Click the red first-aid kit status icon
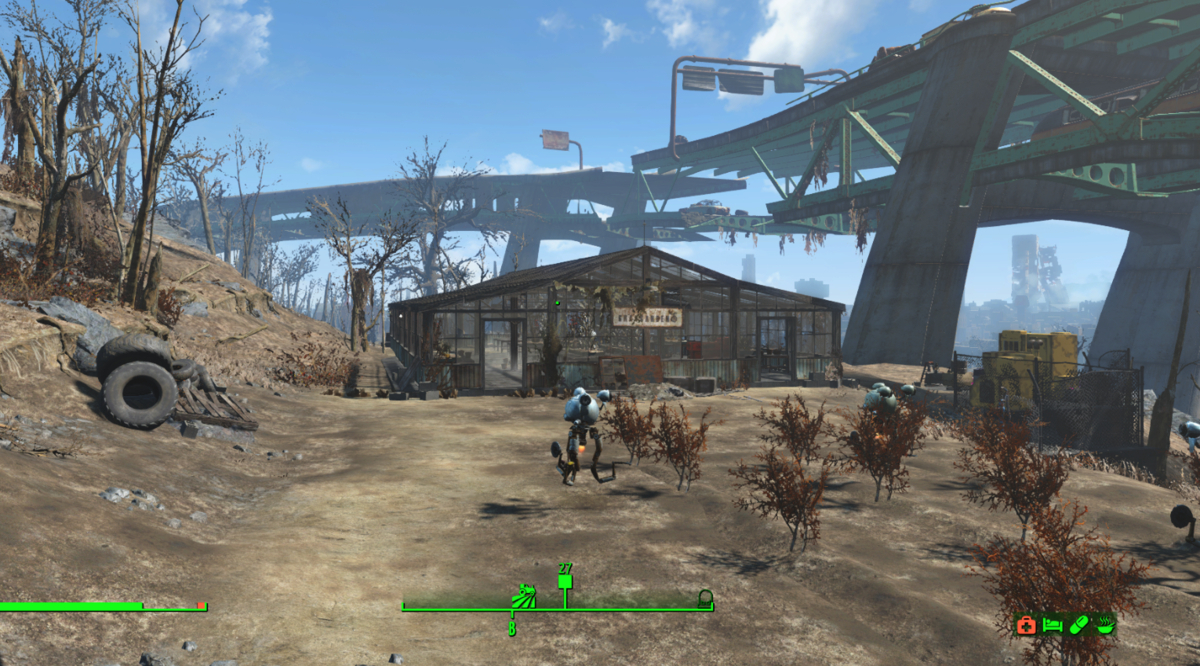This screenshot has width=1200, height=666. [1026, 625]
